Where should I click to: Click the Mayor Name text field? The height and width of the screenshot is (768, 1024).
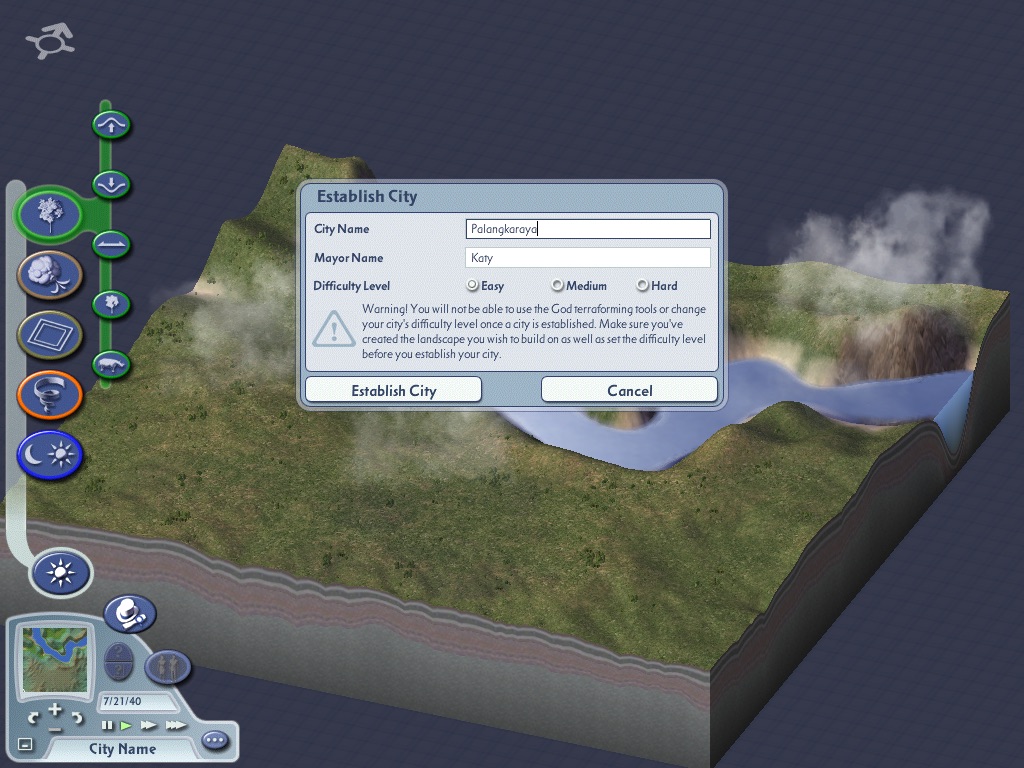click(588, 258)
